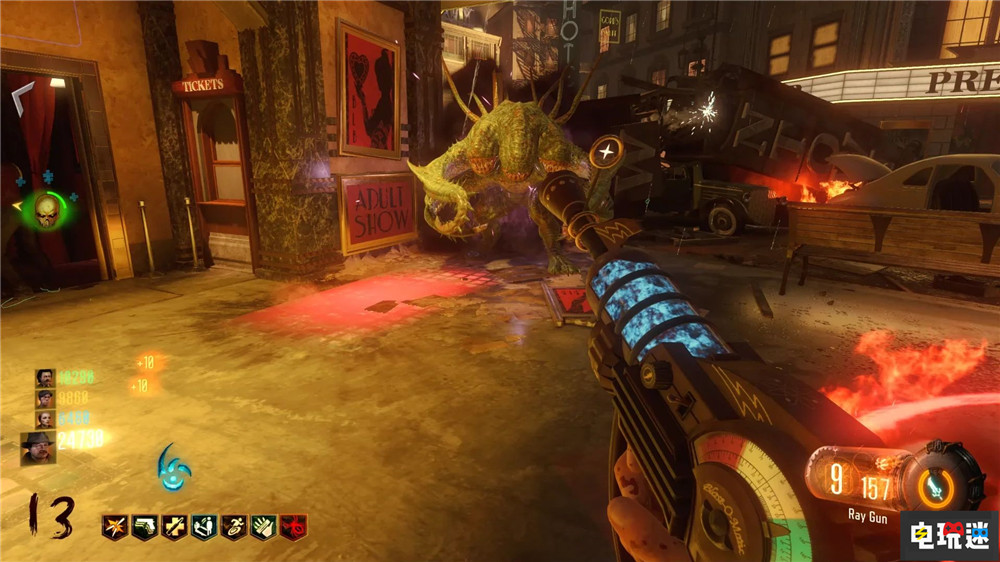This screenshot has height=562, width=1000.
Task: Click the green hand perk icon
Action: pyautogui.click(x=263, y=526)
